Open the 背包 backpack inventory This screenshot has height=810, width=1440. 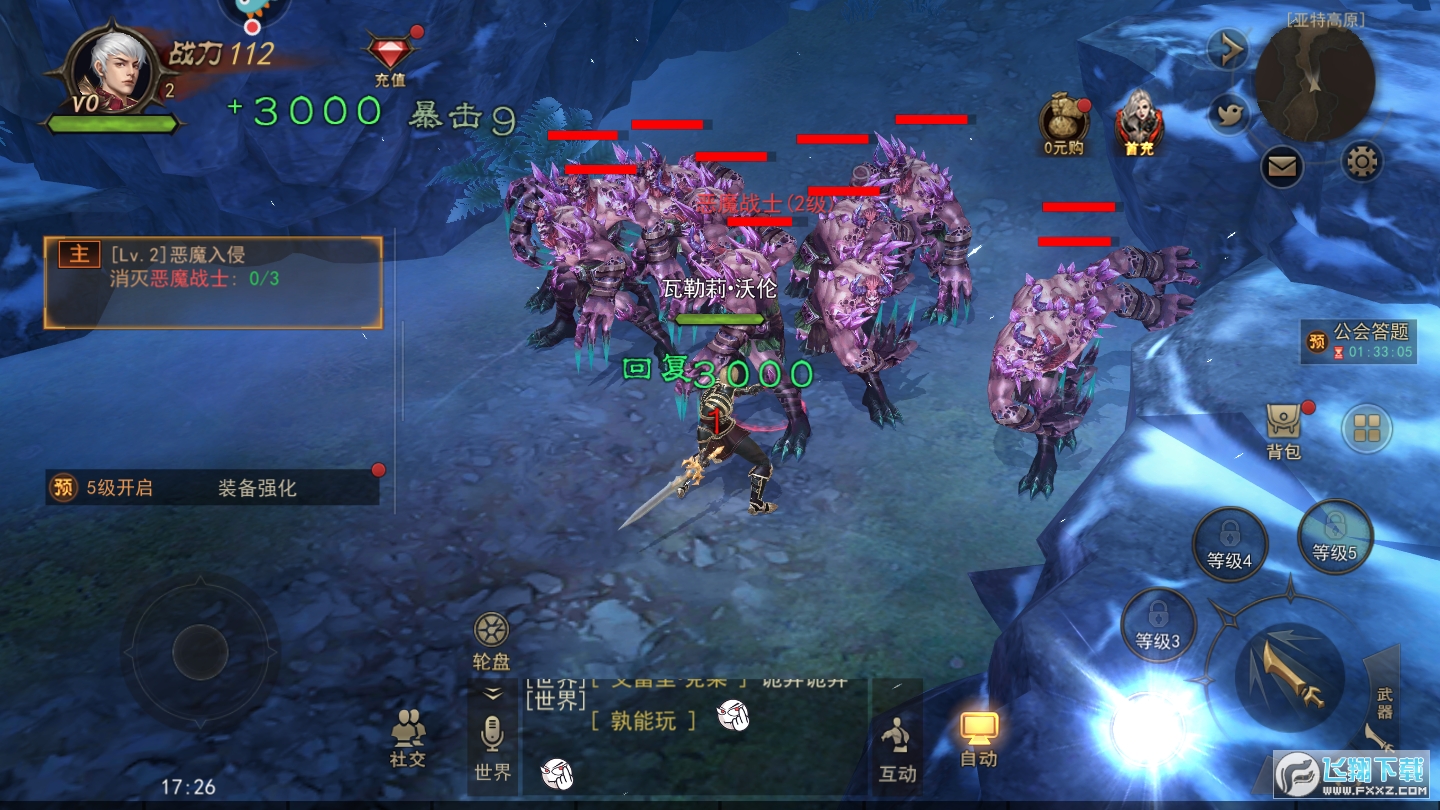[x=1283, y=430]
